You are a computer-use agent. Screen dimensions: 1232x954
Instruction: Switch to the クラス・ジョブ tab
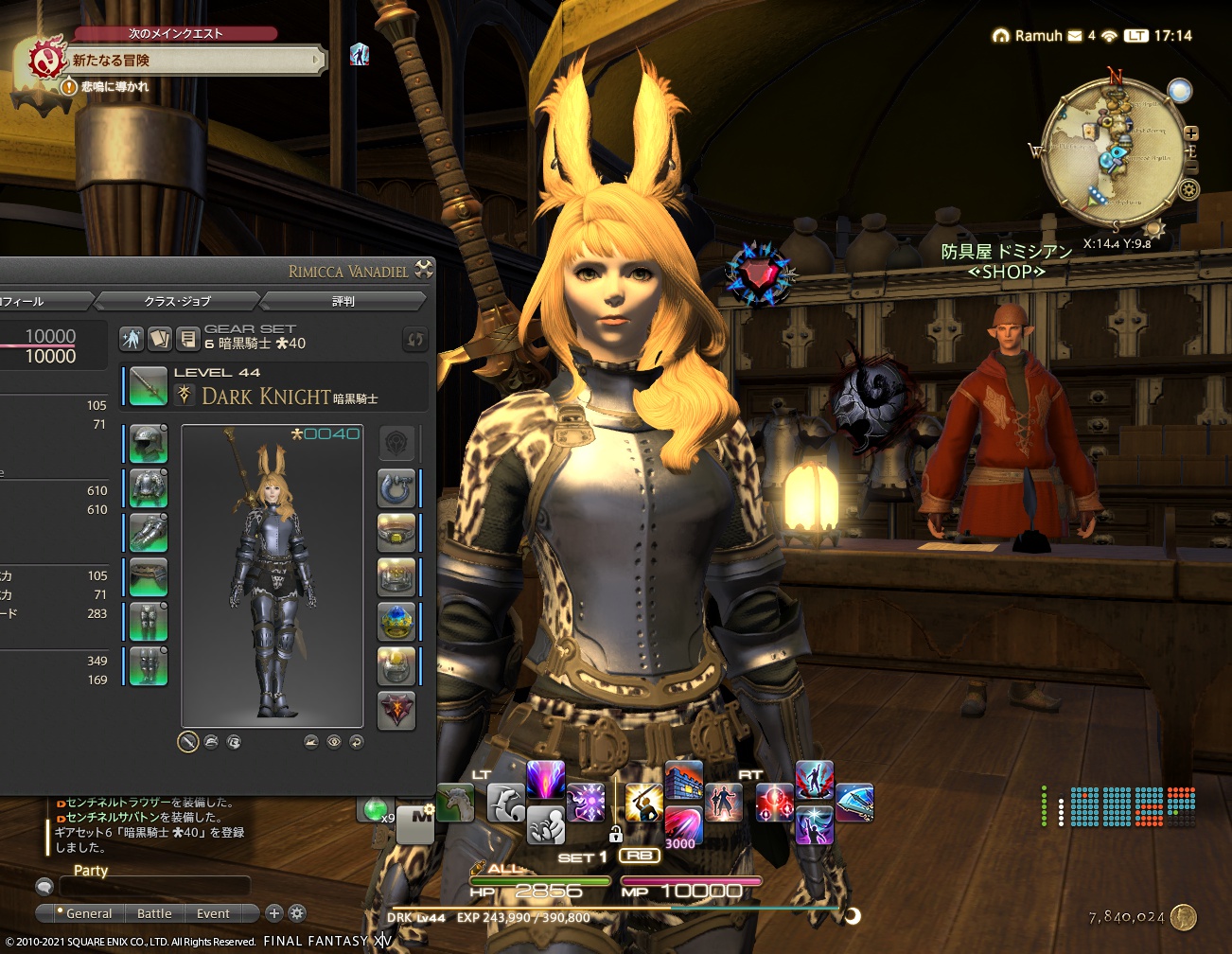point(180,301)
